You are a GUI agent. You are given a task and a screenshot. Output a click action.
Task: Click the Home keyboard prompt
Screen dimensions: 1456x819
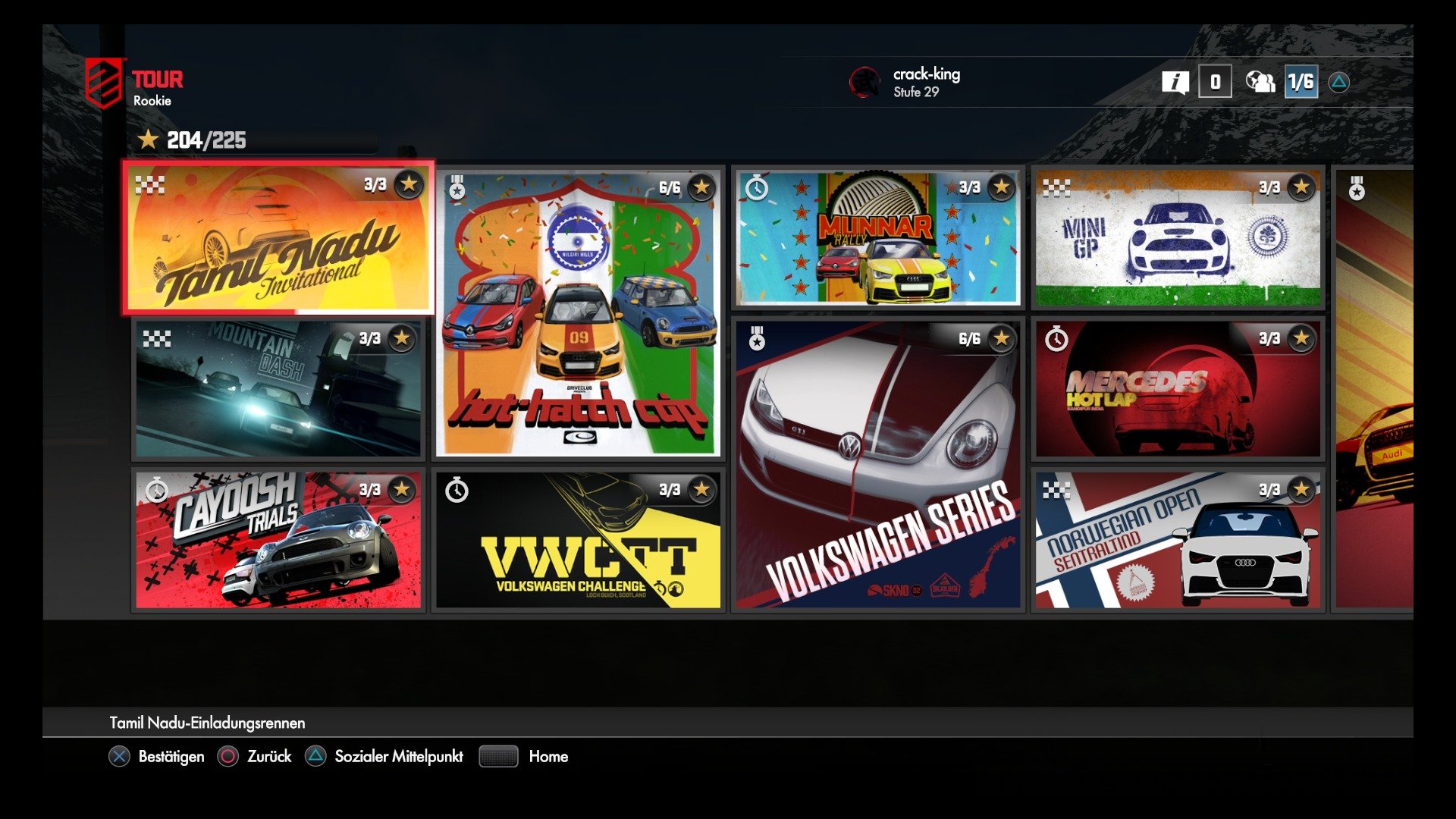click(x=497, y=756)
